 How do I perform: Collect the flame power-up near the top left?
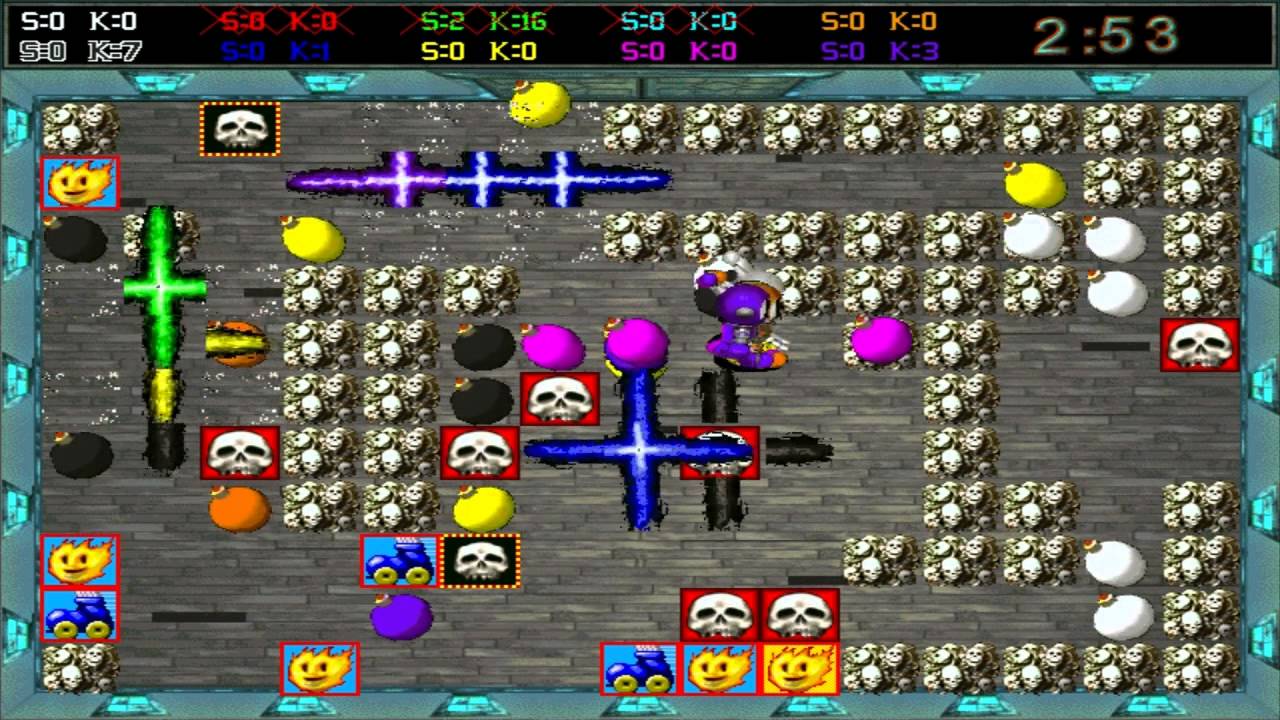click(x=80, y=182)
